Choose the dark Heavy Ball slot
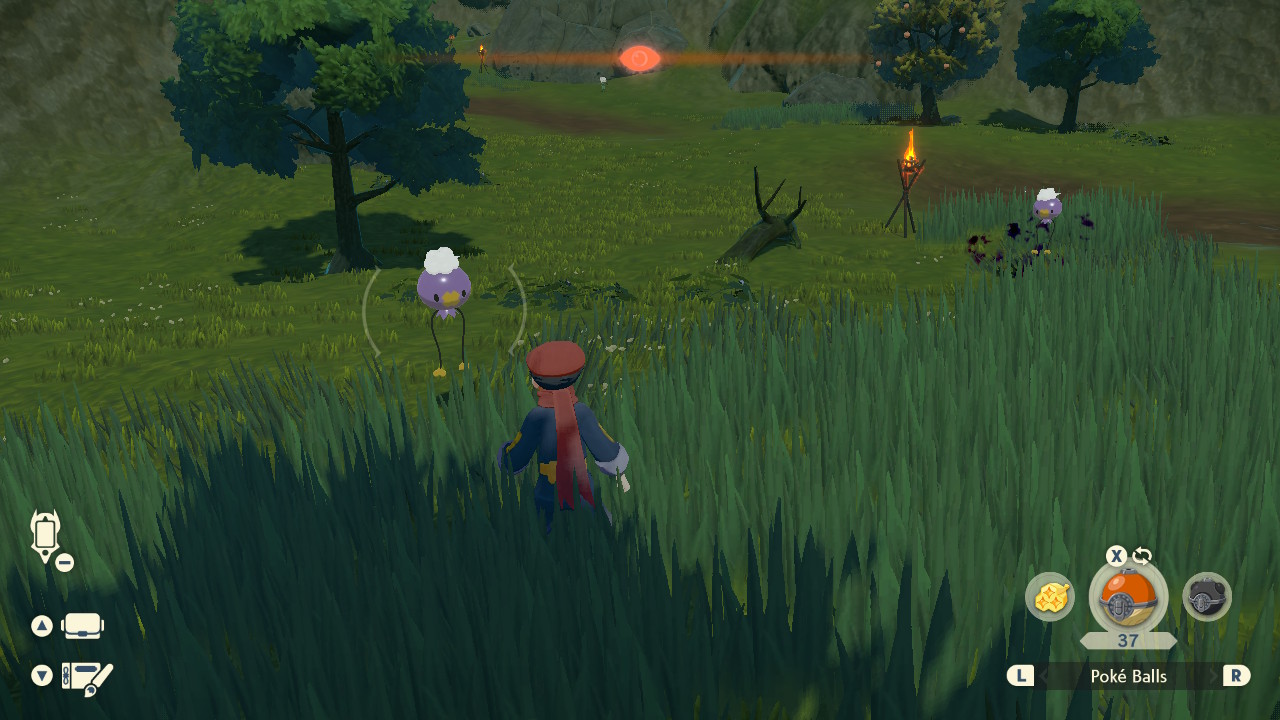1280x720 pixels. [x=1207, y=598]
